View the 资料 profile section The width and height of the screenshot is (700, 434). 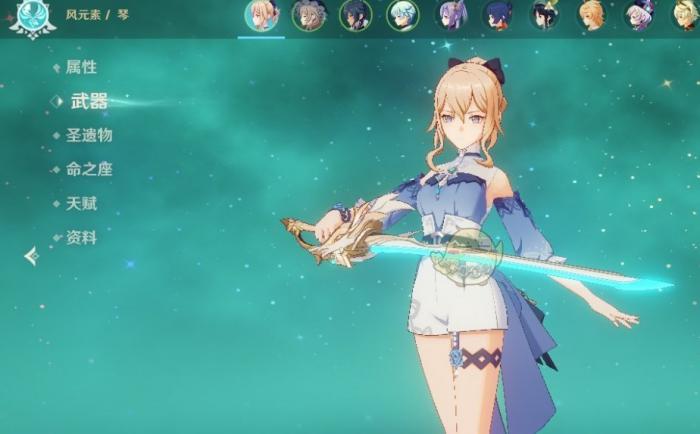point(81,237)
